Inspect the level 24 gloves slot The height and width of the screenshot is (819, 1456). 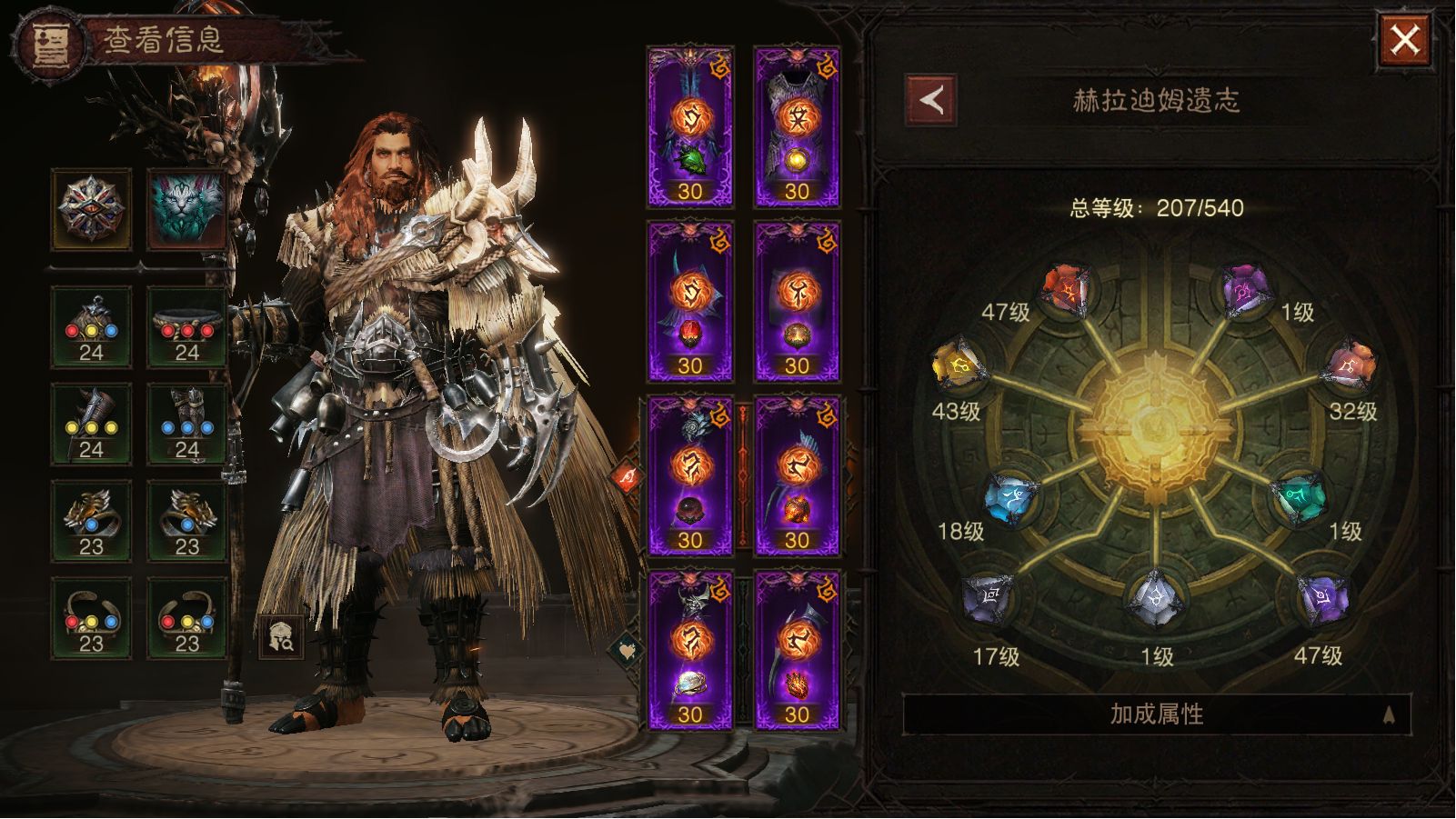(x=91, y=424)
